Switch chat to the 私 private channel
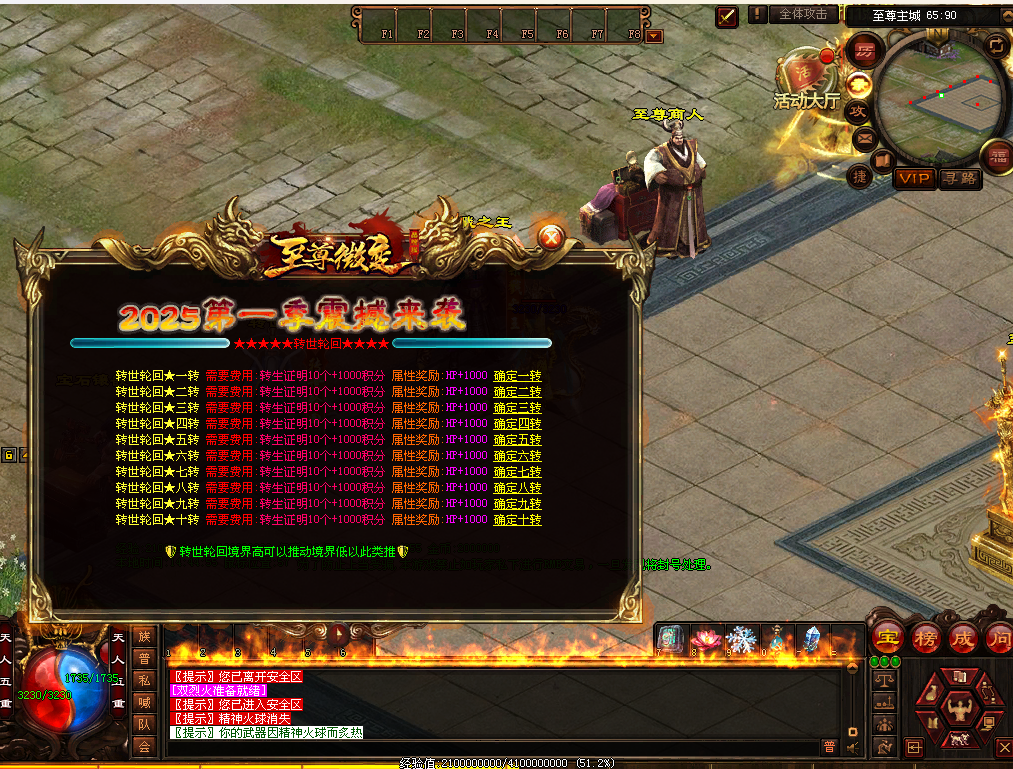Viewport: 1013px width, 769px height. pyautogui.click(x=144, y=680)
